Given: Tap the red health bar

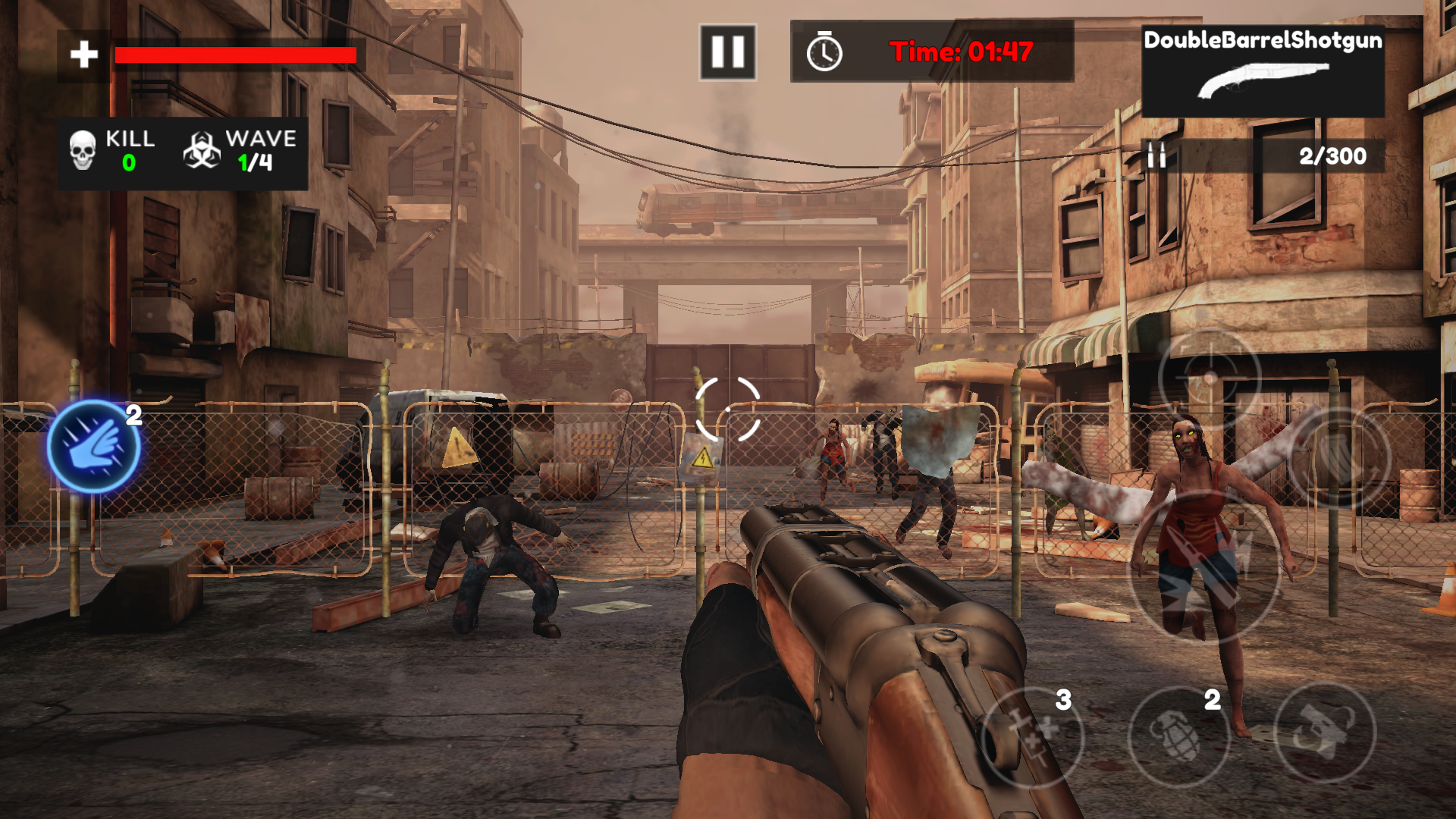Looking at the screenshot, I should [235, 55].
